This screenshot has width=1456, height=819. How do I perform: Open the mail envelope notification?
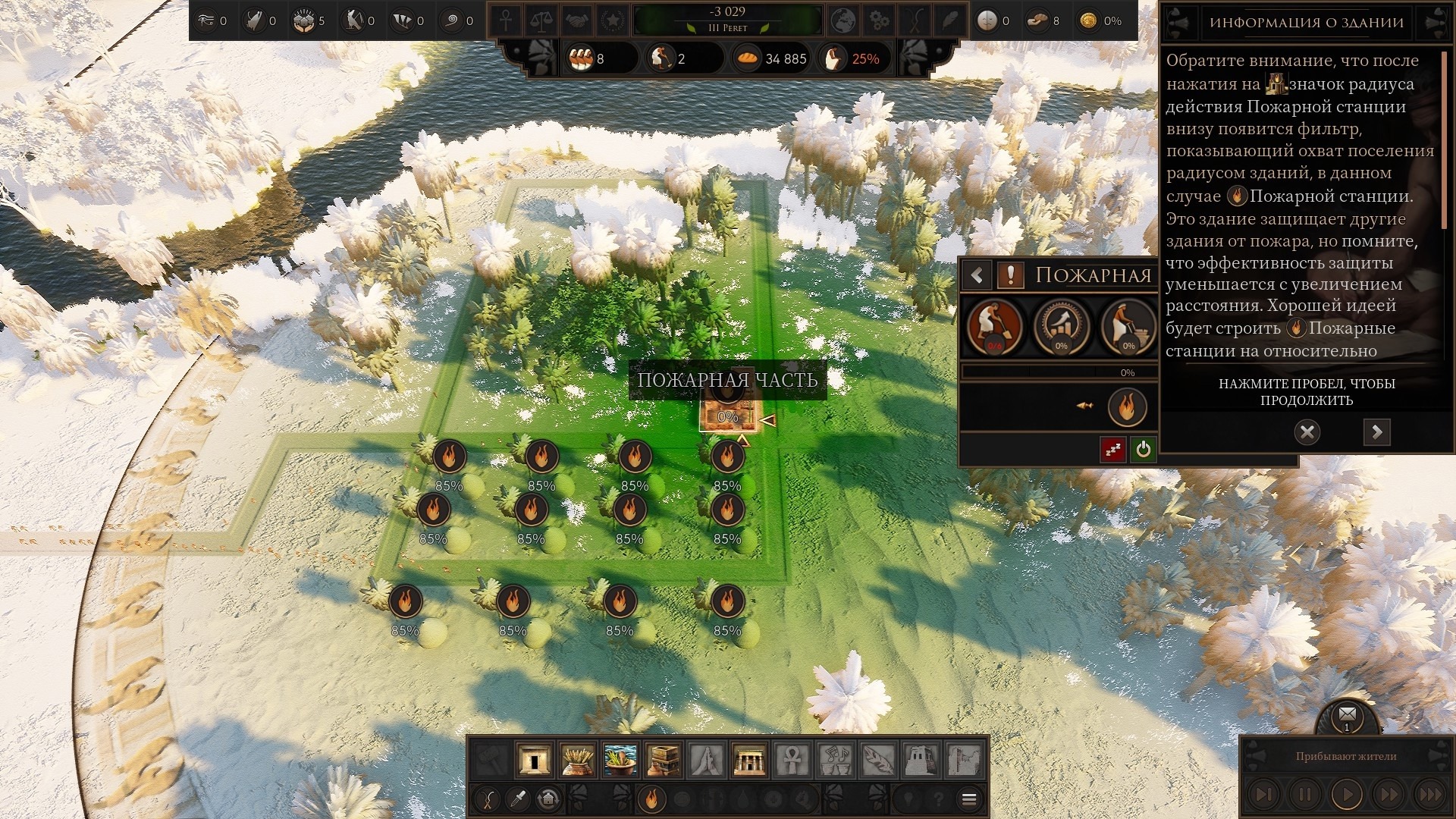click(x=1347, y=714)
